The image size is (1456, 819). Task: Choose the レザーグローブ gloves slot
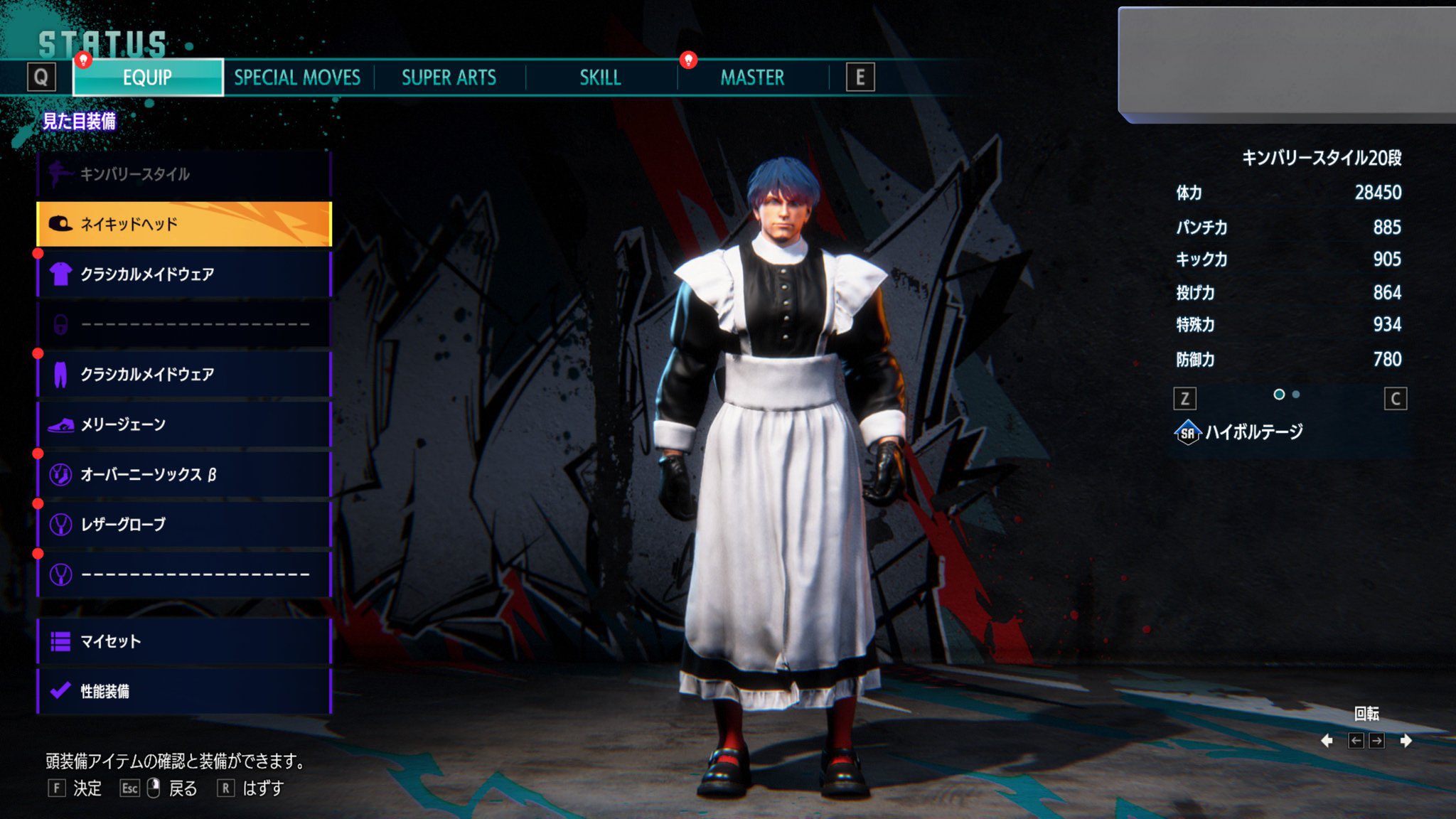click(183, 525)
